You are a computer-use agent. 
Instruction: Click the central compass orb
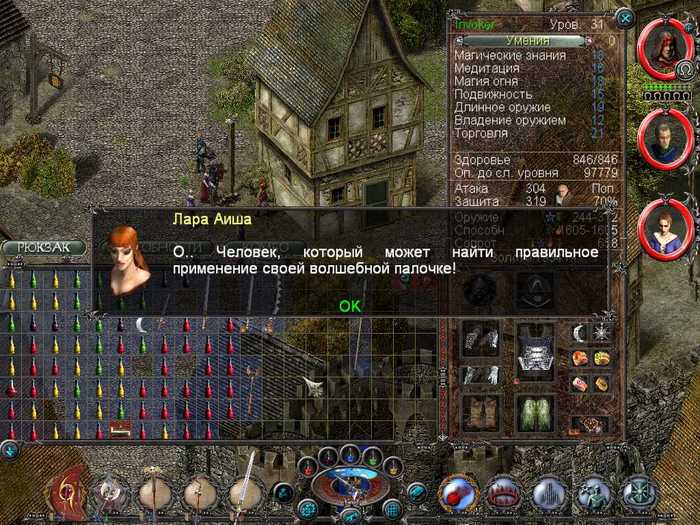349,487
